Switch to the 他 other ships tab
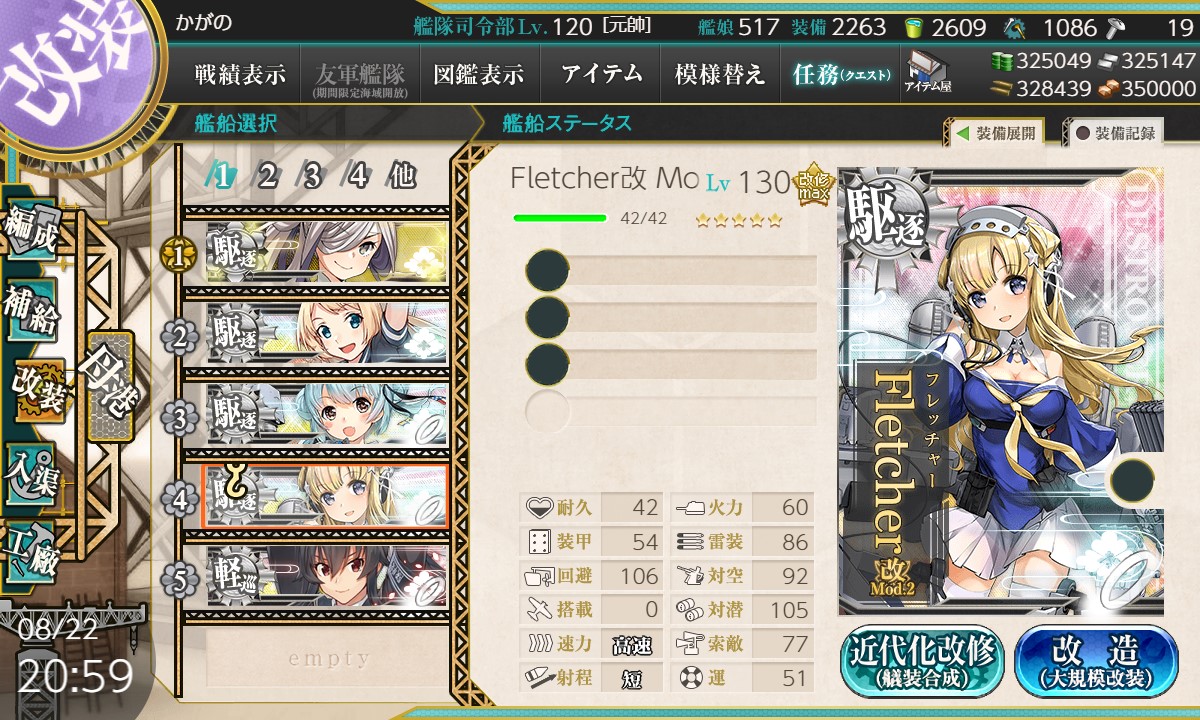This screenshot has height=720, width=1200. pos(402,176)
